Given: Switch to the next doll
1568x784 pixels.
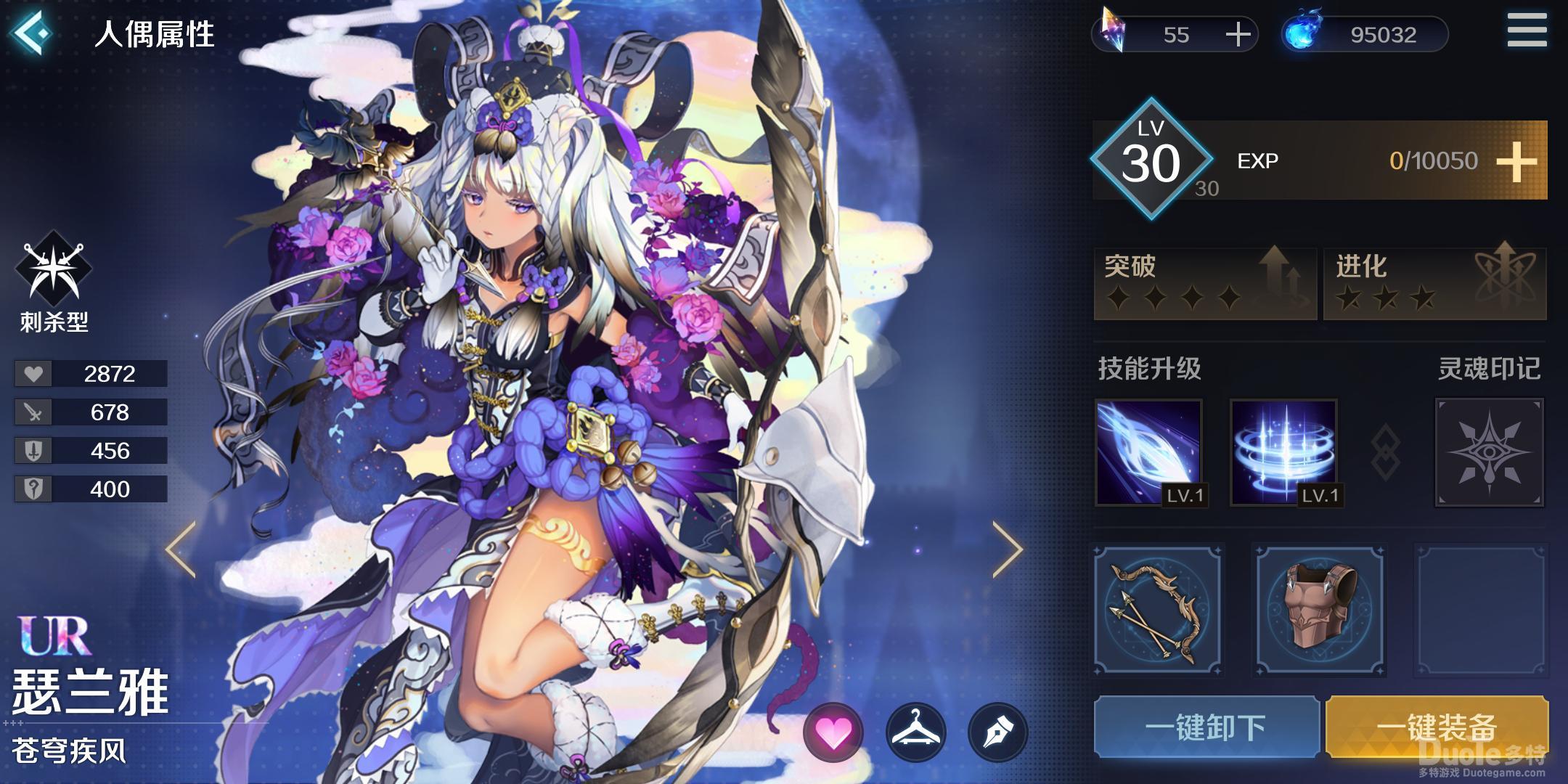Looking at the screenshot, I should [x=1008, y=550].
